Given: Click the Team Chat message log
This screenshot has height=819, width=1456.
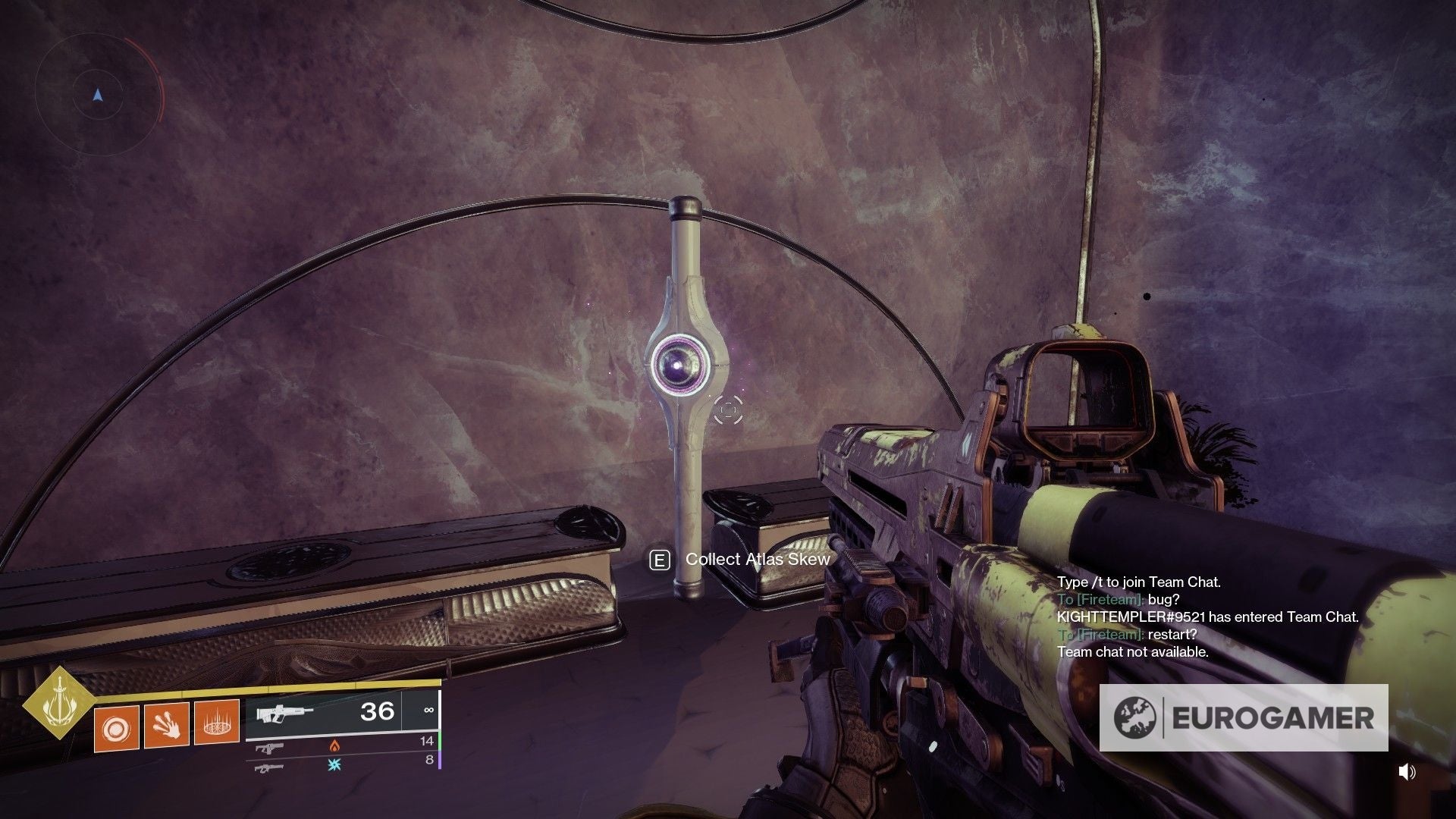Looking at the screenshot, I should coord(1207,617).
